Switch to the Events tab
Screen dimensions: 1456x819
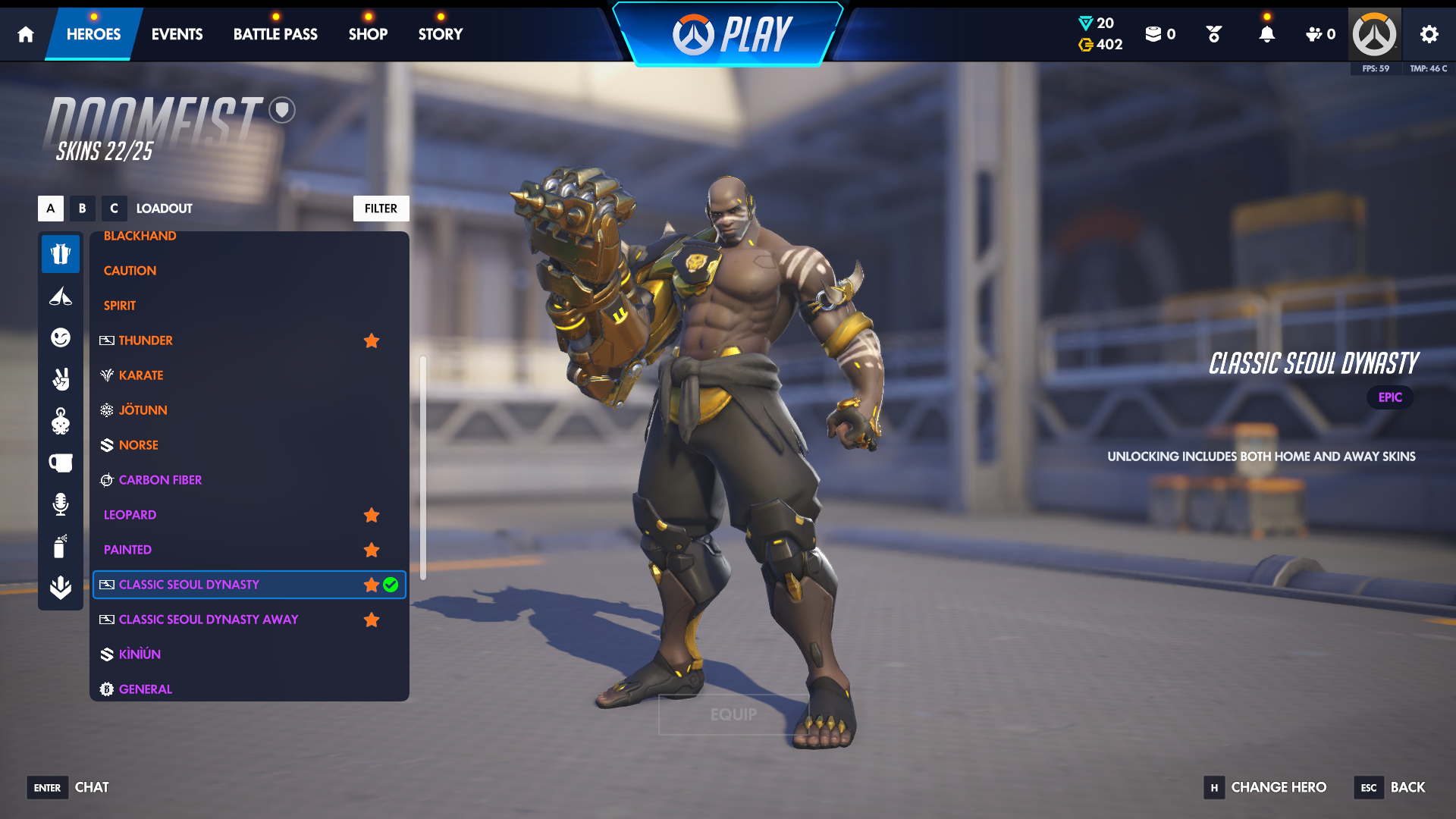pyautogui.click(x=177, y=34)
